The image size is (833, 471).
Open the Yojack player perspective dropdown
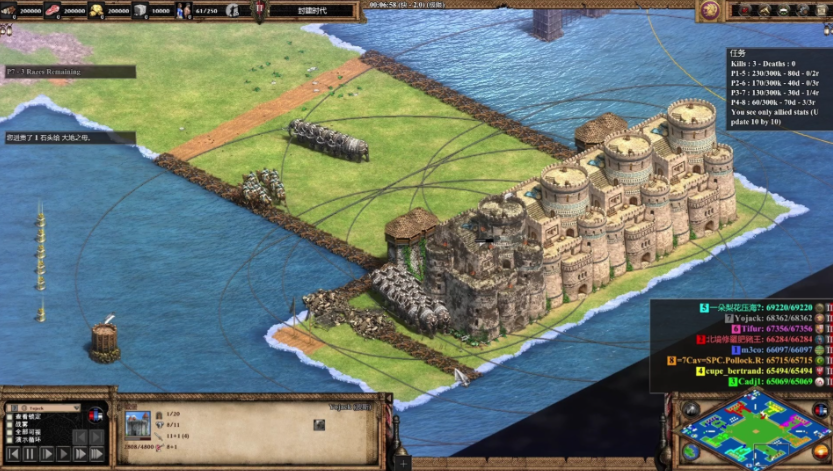(47, 408)
